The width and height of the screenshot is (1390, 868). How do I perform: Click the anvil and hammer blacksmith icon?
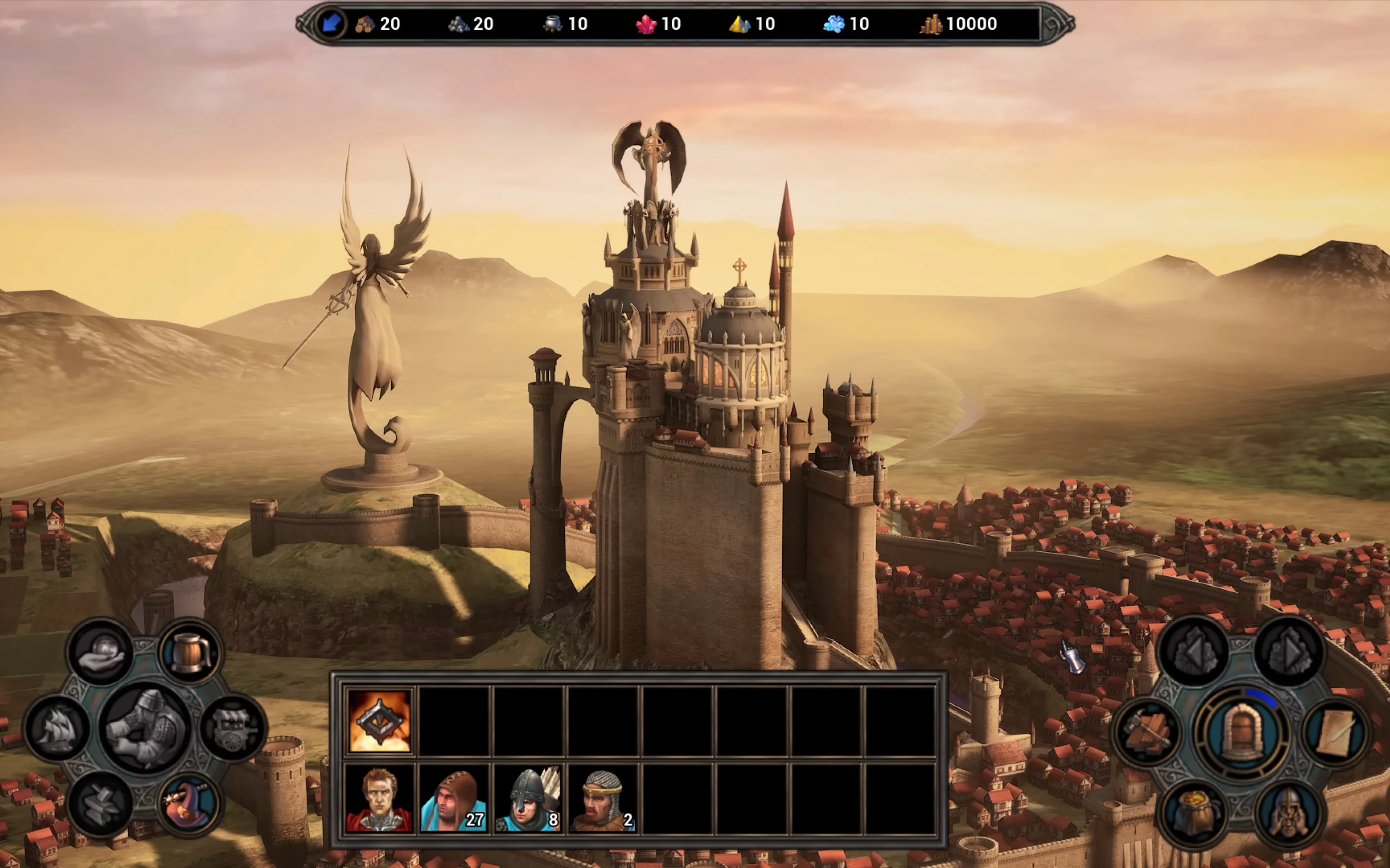point(101,803)
